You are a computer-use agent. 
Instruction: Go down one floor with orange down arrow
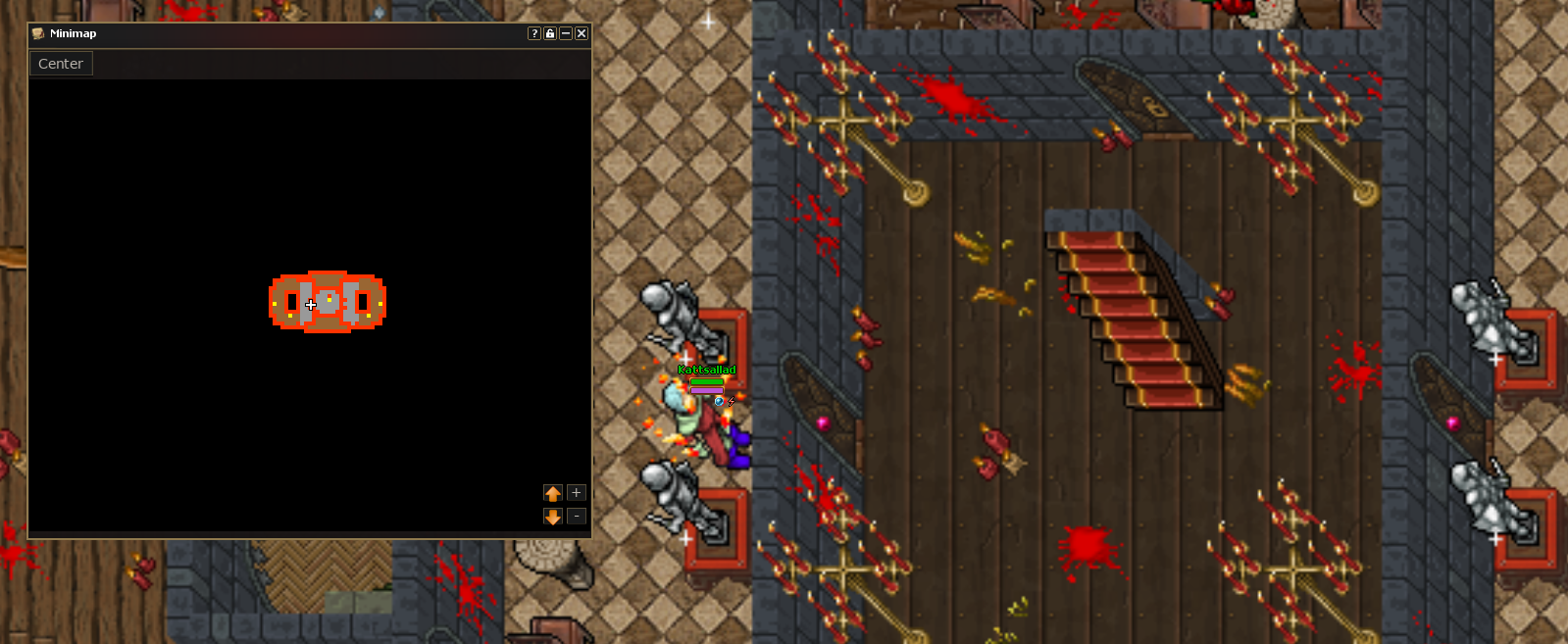[x=553, y=517]
